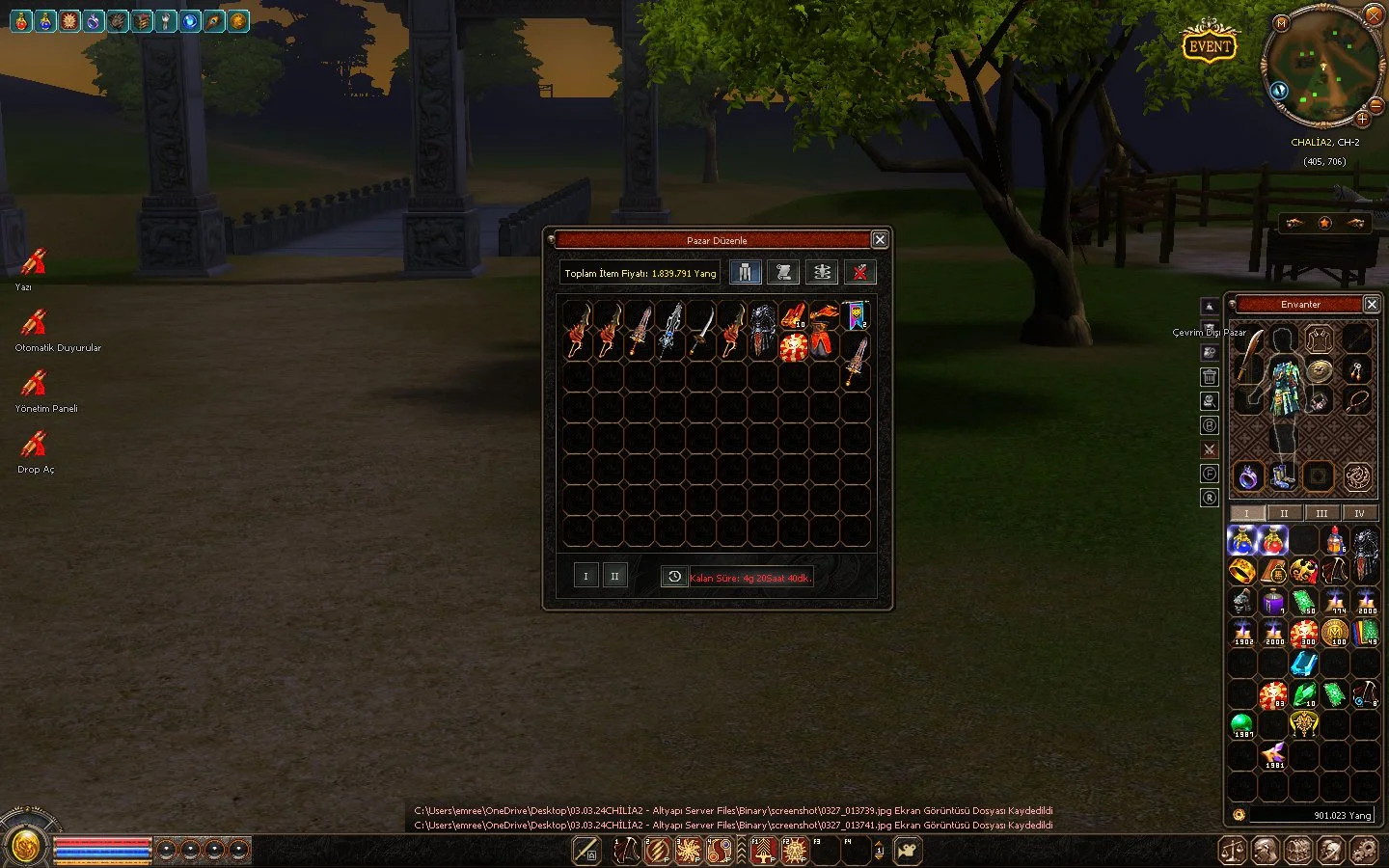Open Yönetim Paneli shortcut

35,384
